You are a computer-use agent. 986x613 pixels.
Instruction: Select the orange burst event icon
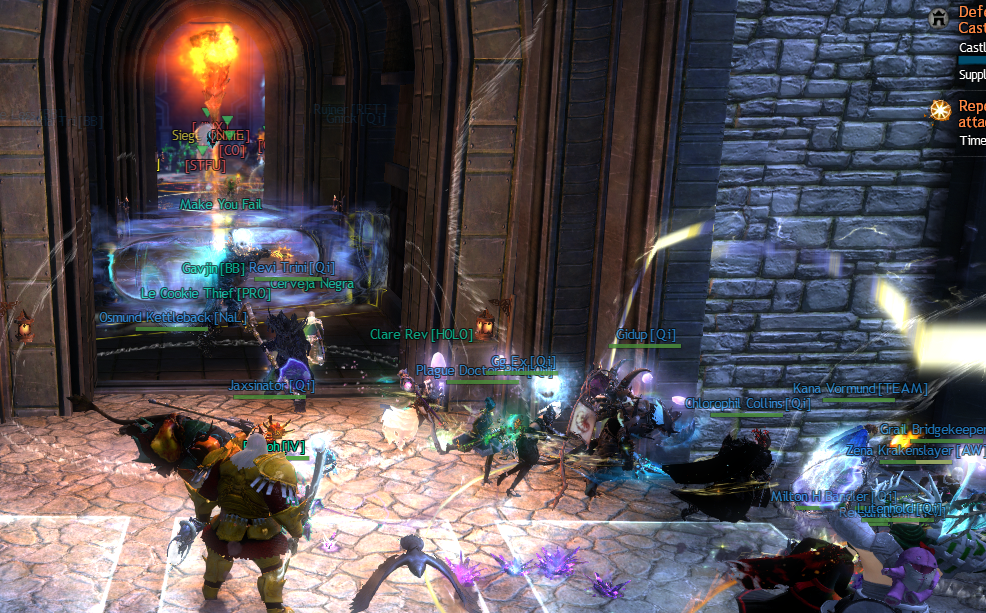[x=940, y=110]
